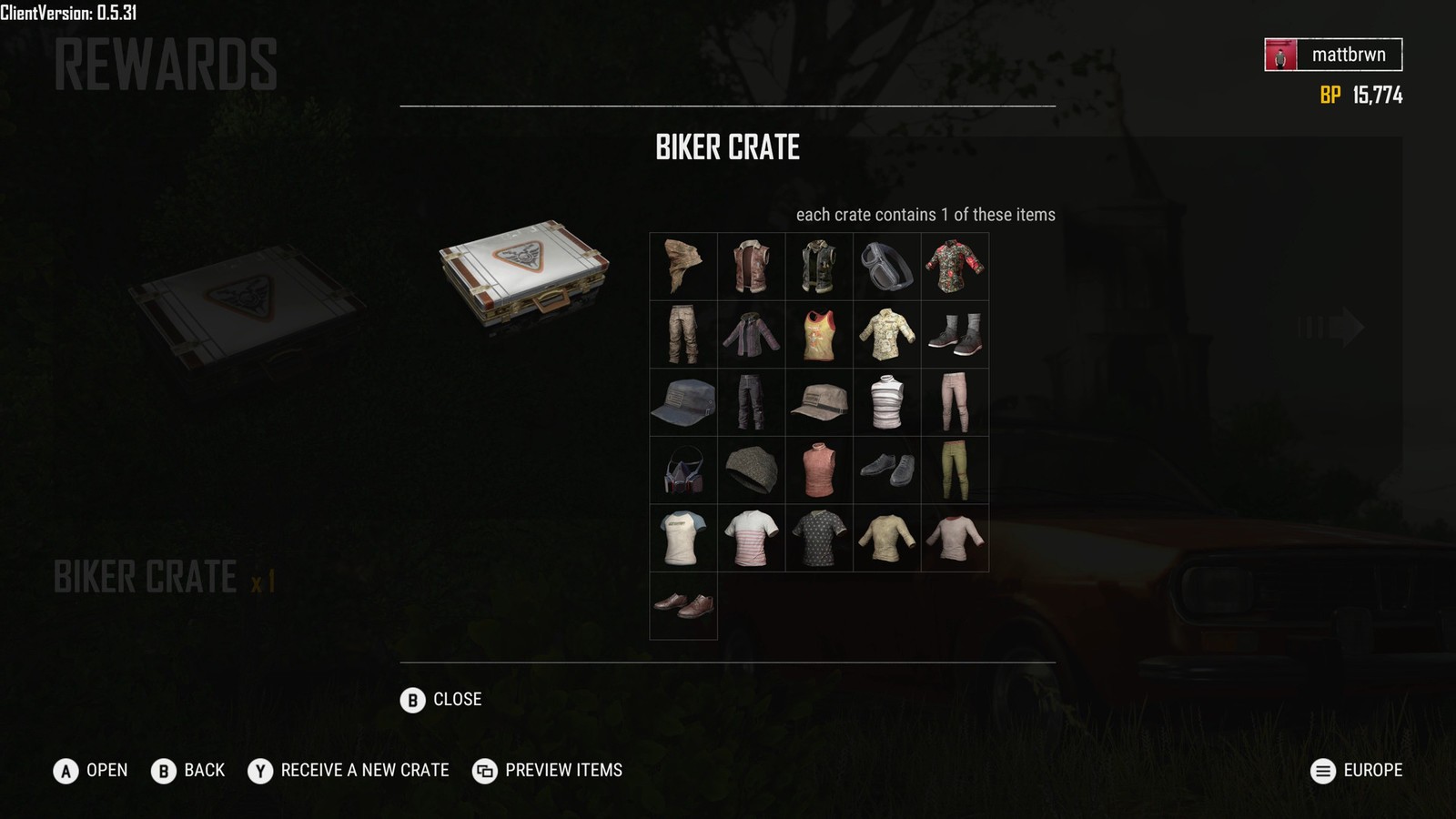1456x819 pixels.
Task: Click the beige baseball cap tile
Action: click(x=819, y=402)
